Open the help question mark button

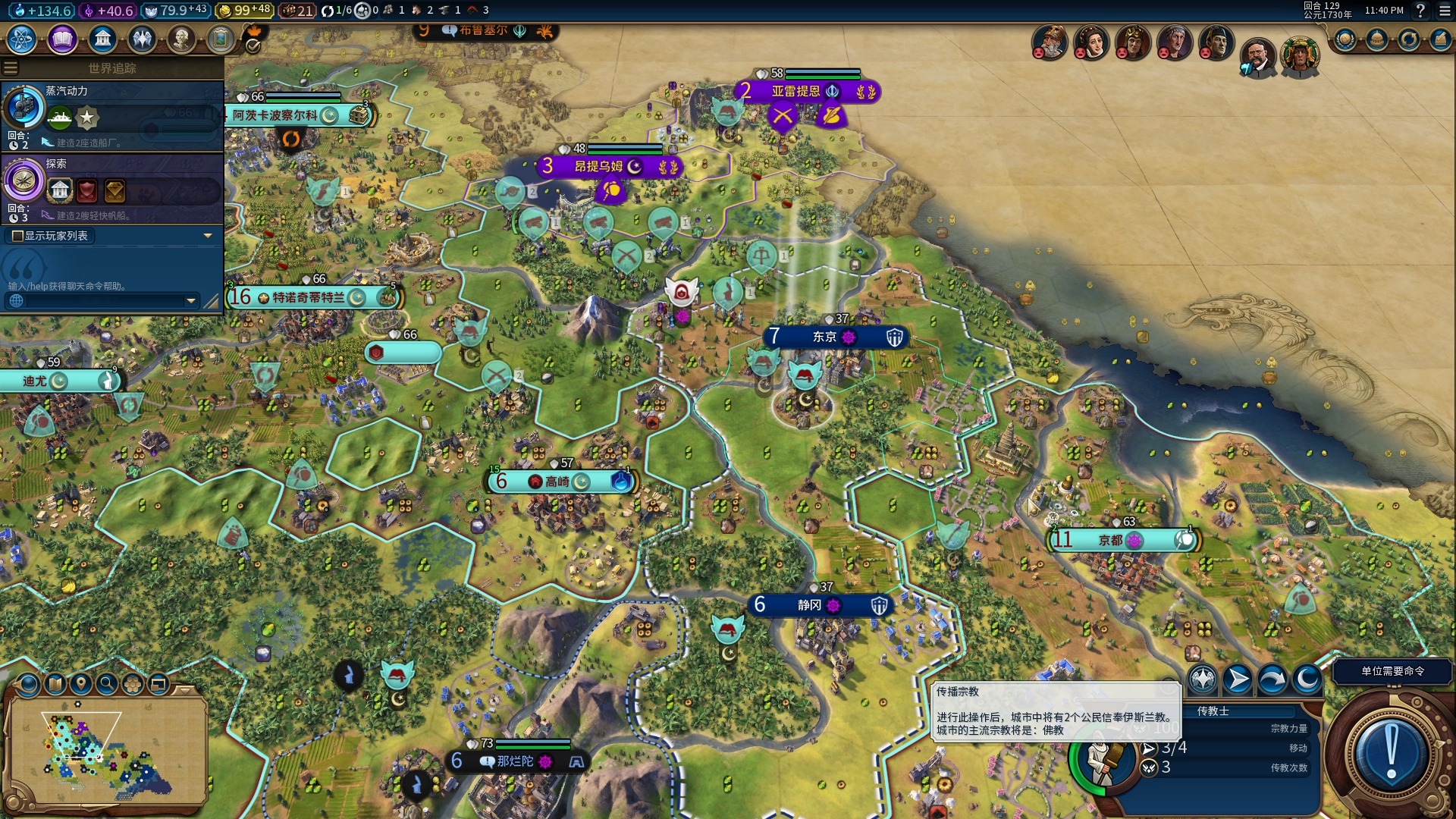1420,11
